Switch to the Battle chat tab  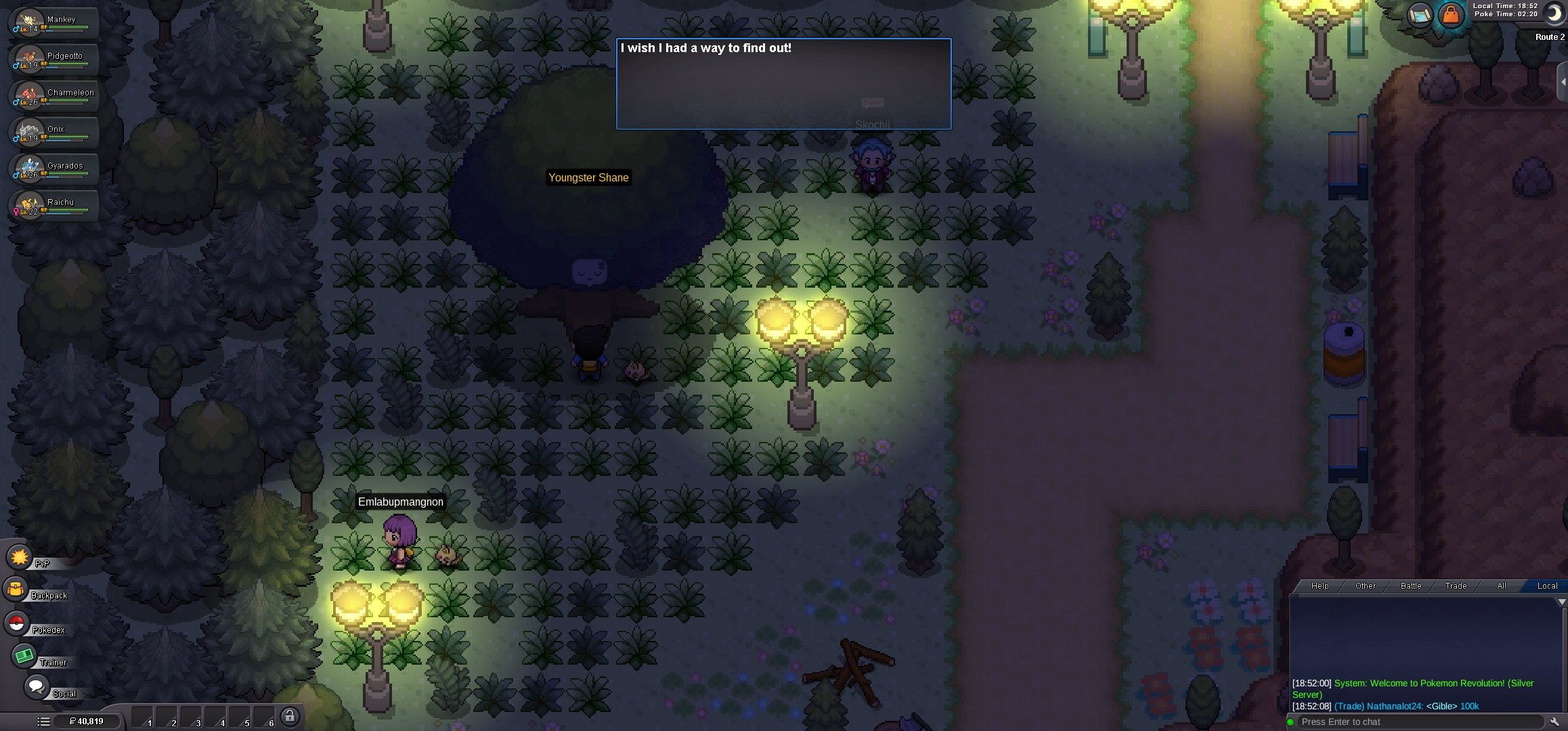[1411, 586]
